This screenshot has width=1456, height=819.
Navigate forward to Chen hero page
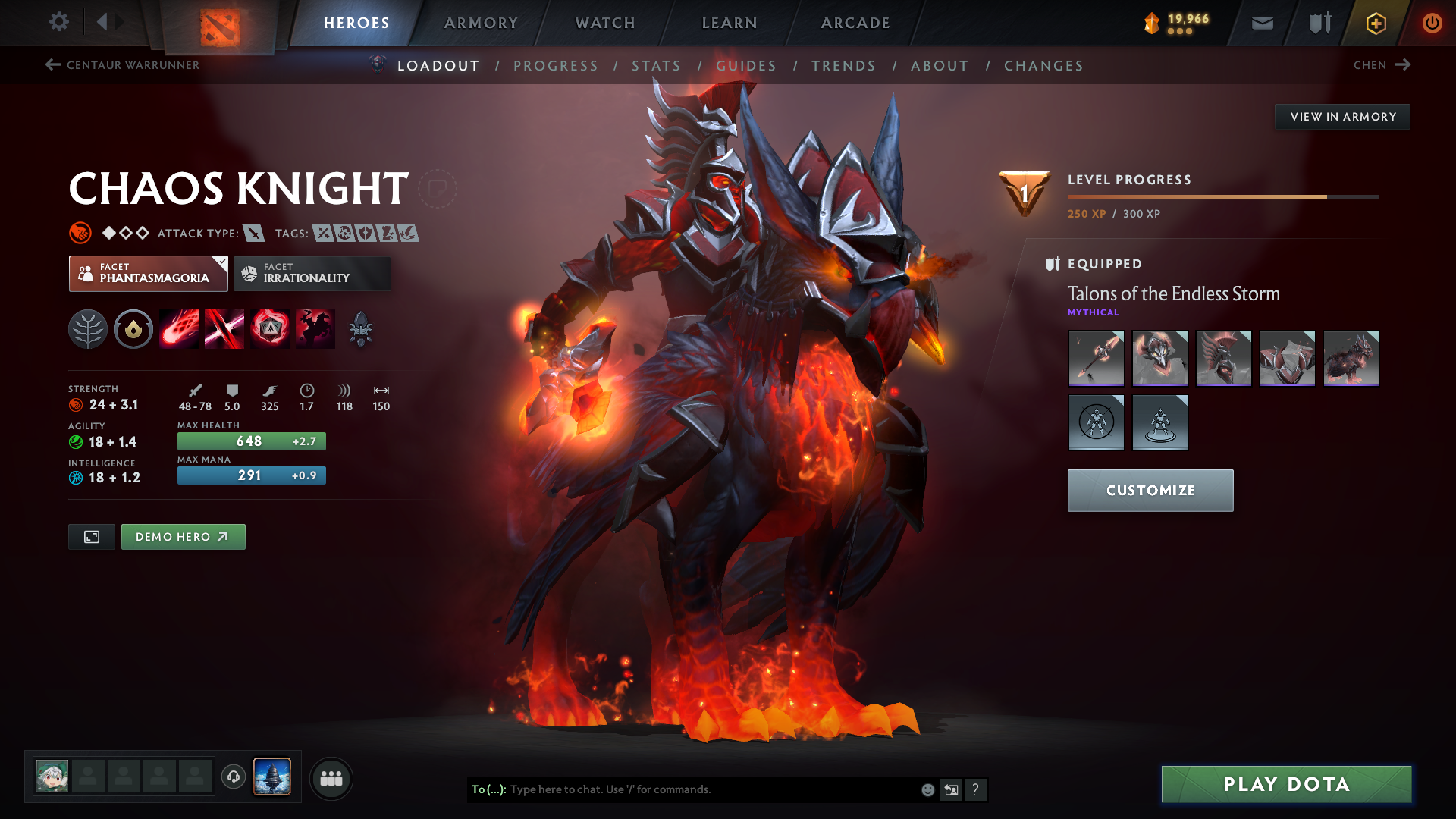click(1382, 65)
